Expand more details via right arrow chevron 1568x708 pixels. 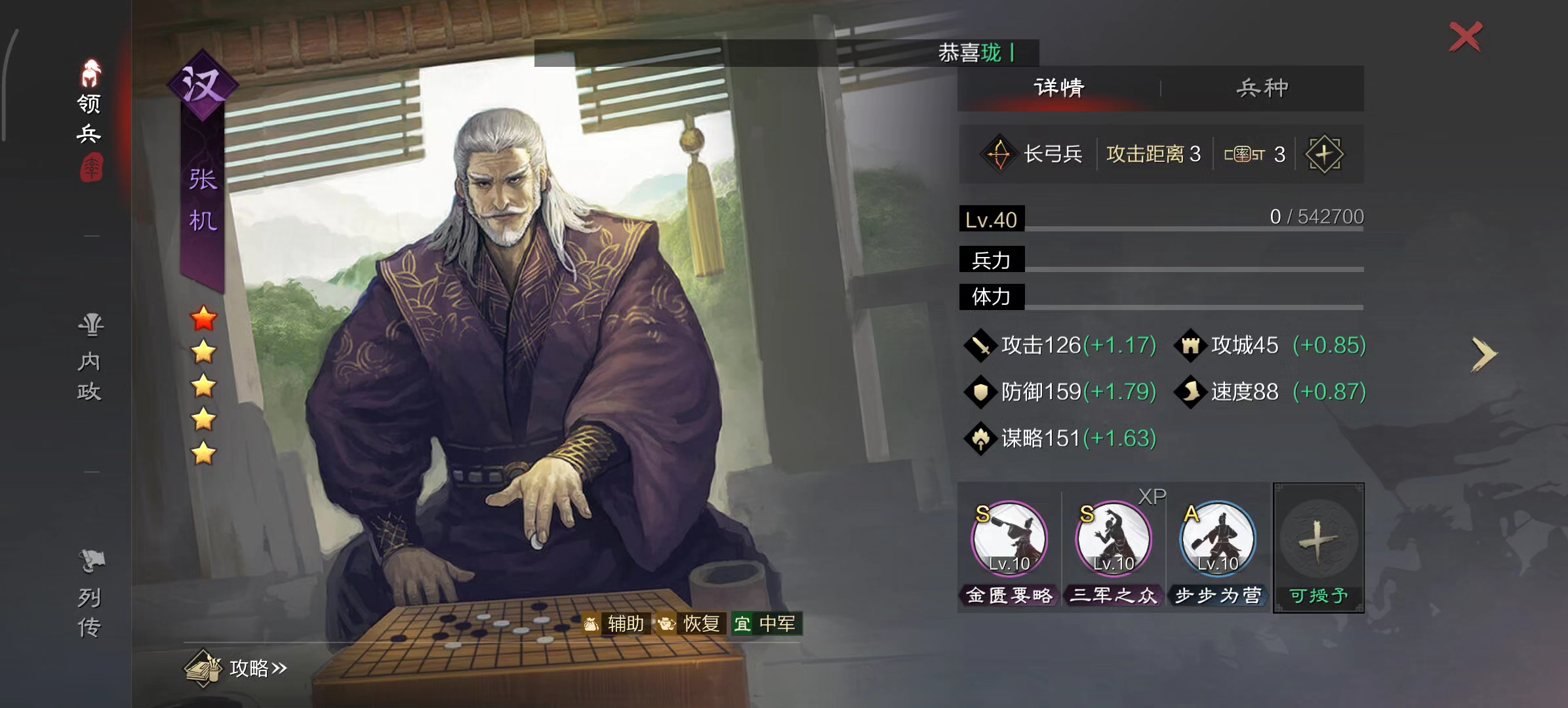tap(1485, 354)
